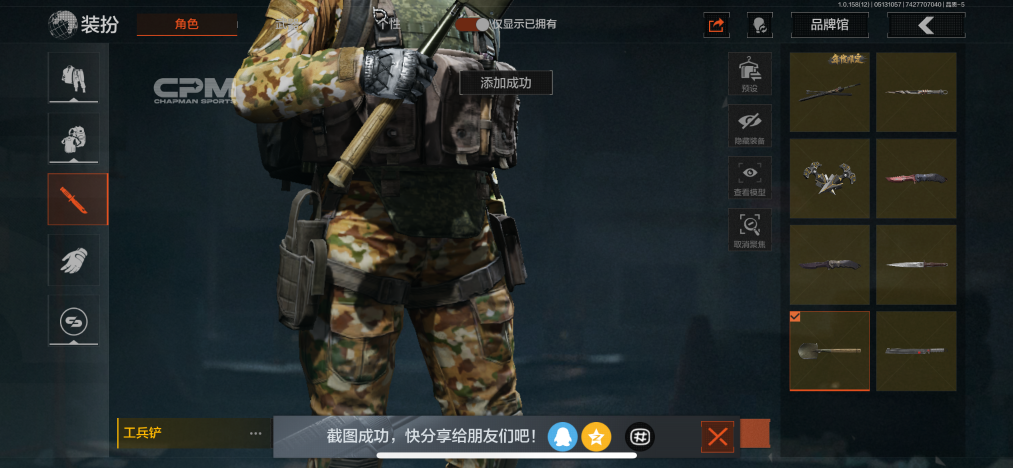The image size is (1013, 468).
Task: Click the 隐藏装备 hide equipment button
Action: click(749, 126)
